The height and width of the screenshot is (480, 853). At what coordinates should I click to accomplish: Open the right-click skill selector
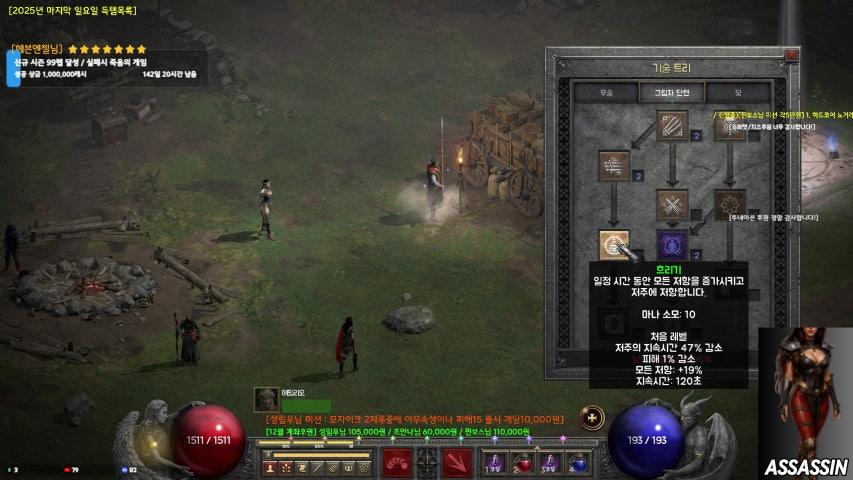point(458,463)
